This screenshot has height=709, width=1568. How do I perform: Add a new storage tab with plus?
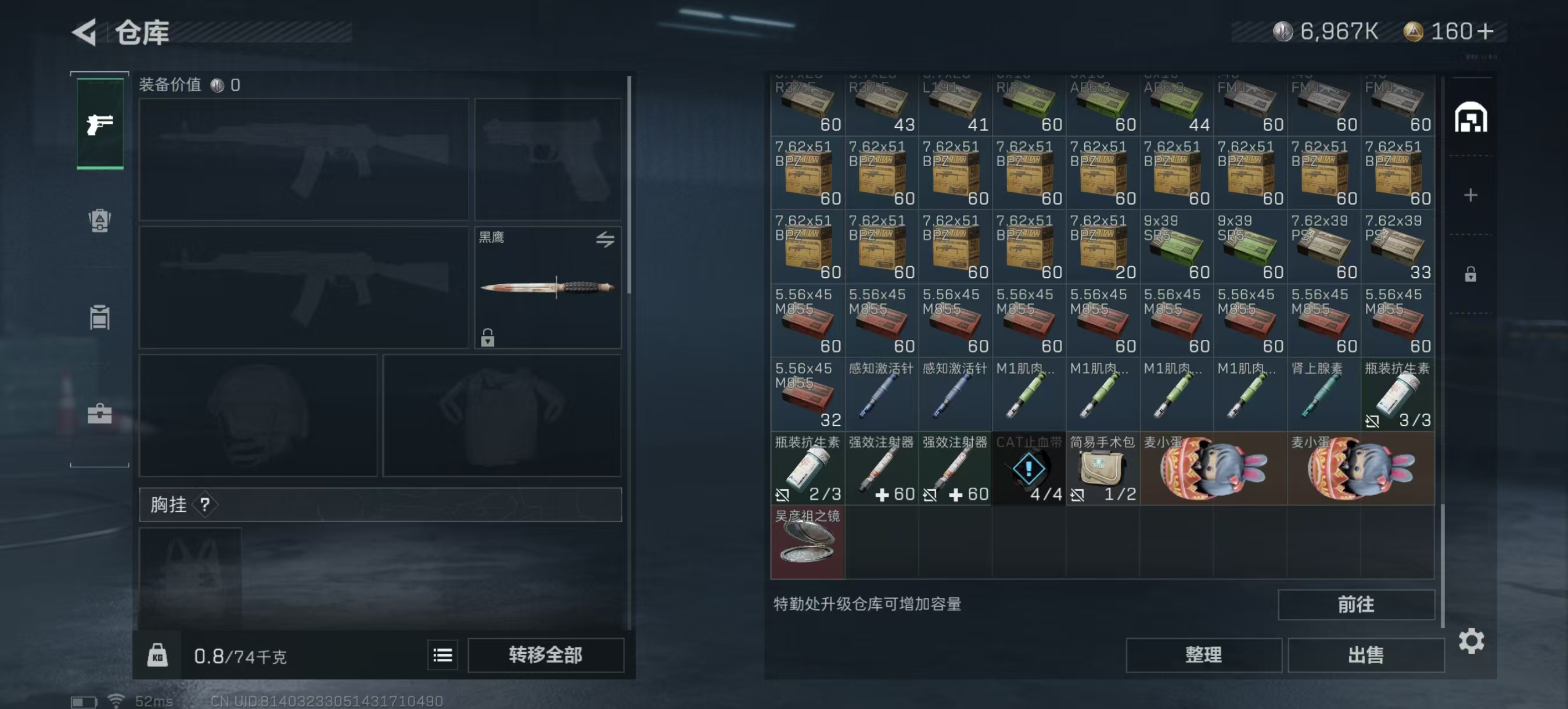(x=1470, y=195)
